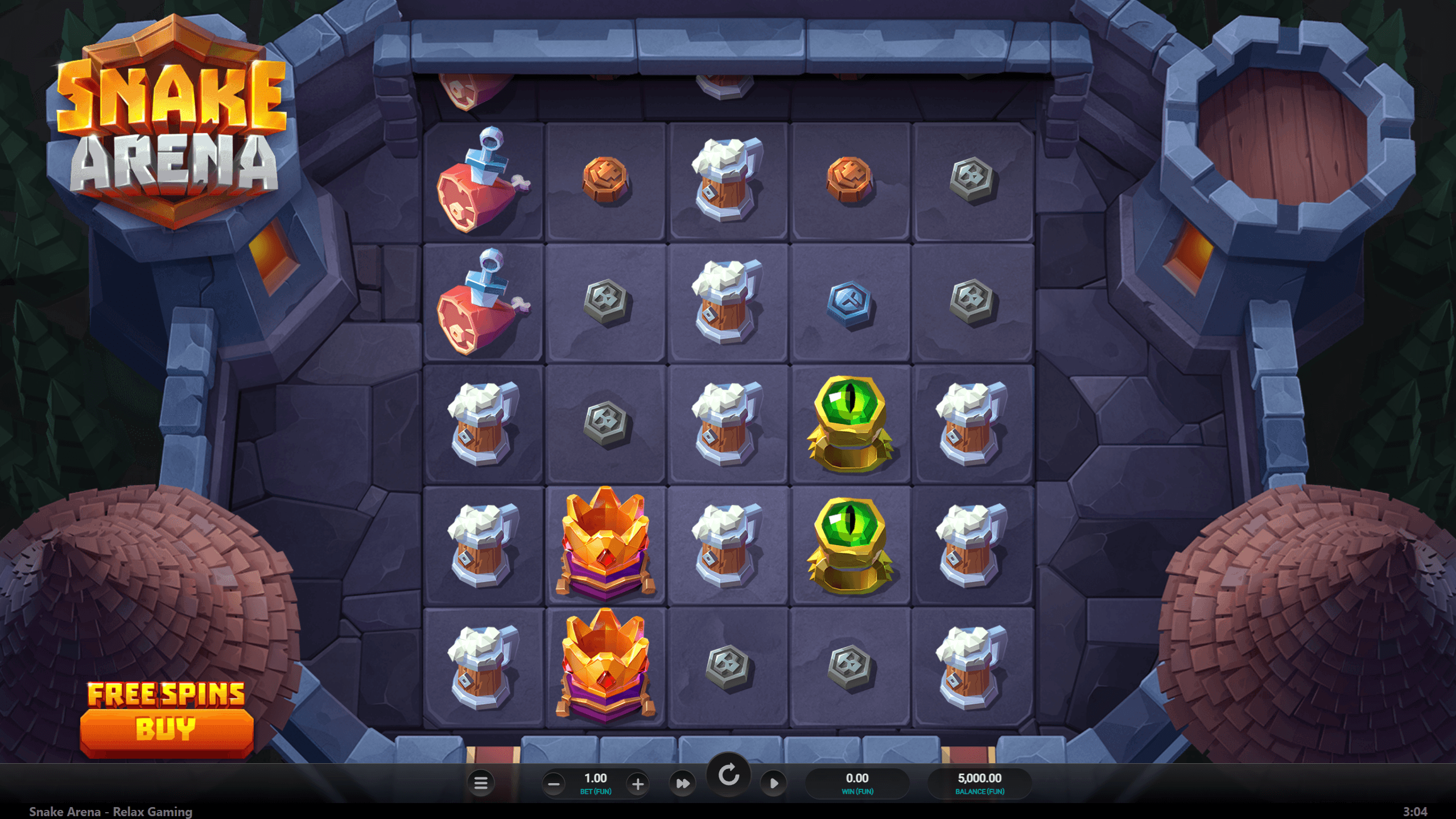
Task: Spin the reels with the circular arrow
Action: pyautogui.click(x=728, y=775)
